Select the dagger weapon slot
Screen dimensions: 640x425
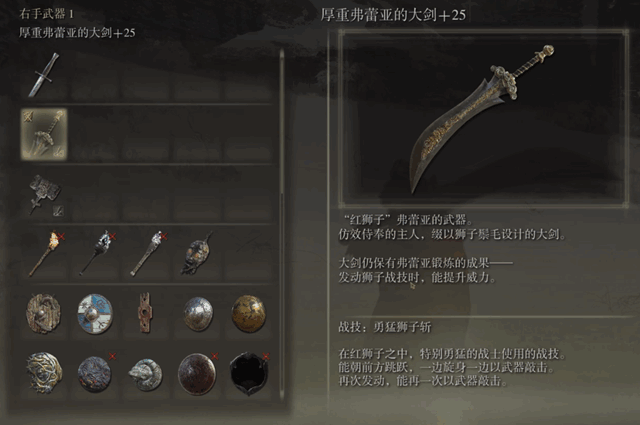click(x=43, y=76)
